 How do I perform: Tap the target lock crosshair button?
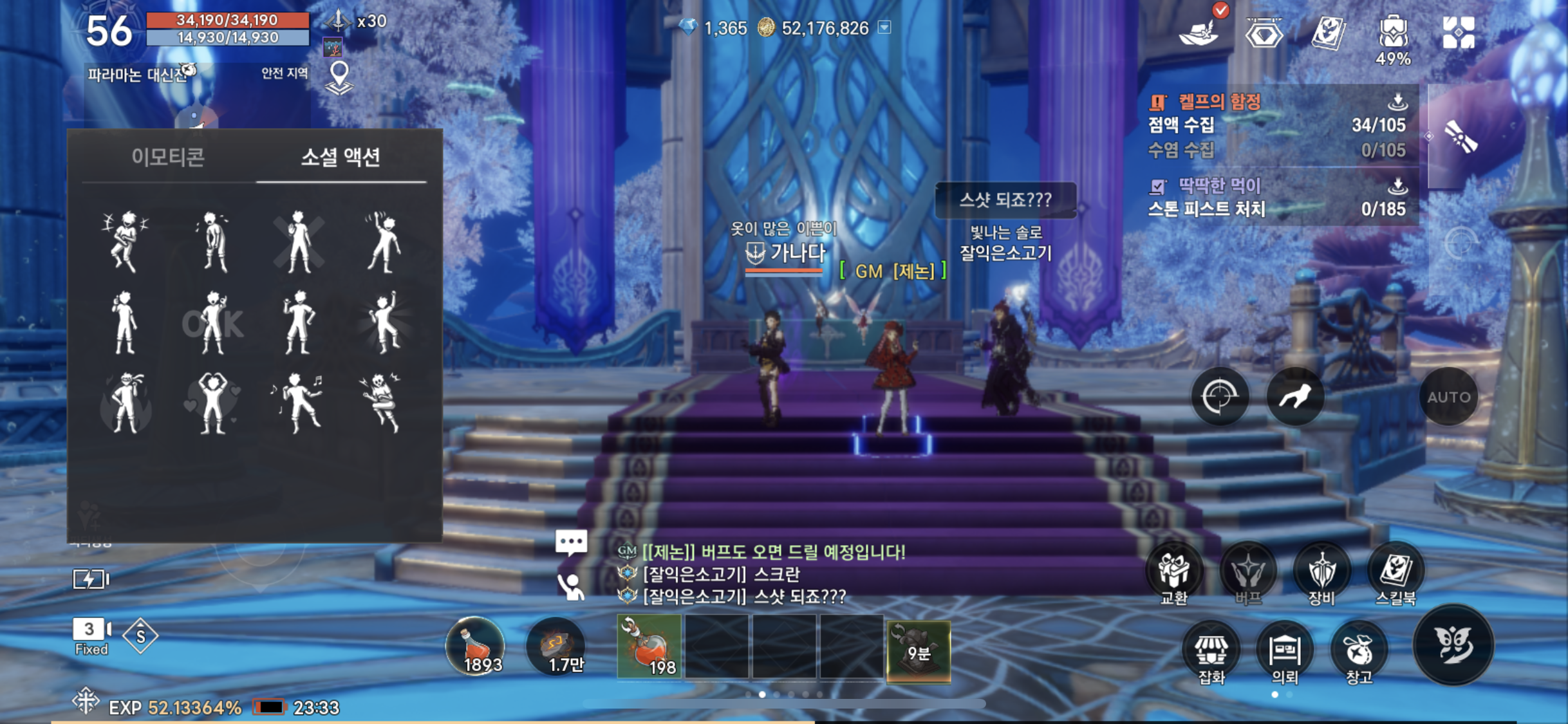1219,396
